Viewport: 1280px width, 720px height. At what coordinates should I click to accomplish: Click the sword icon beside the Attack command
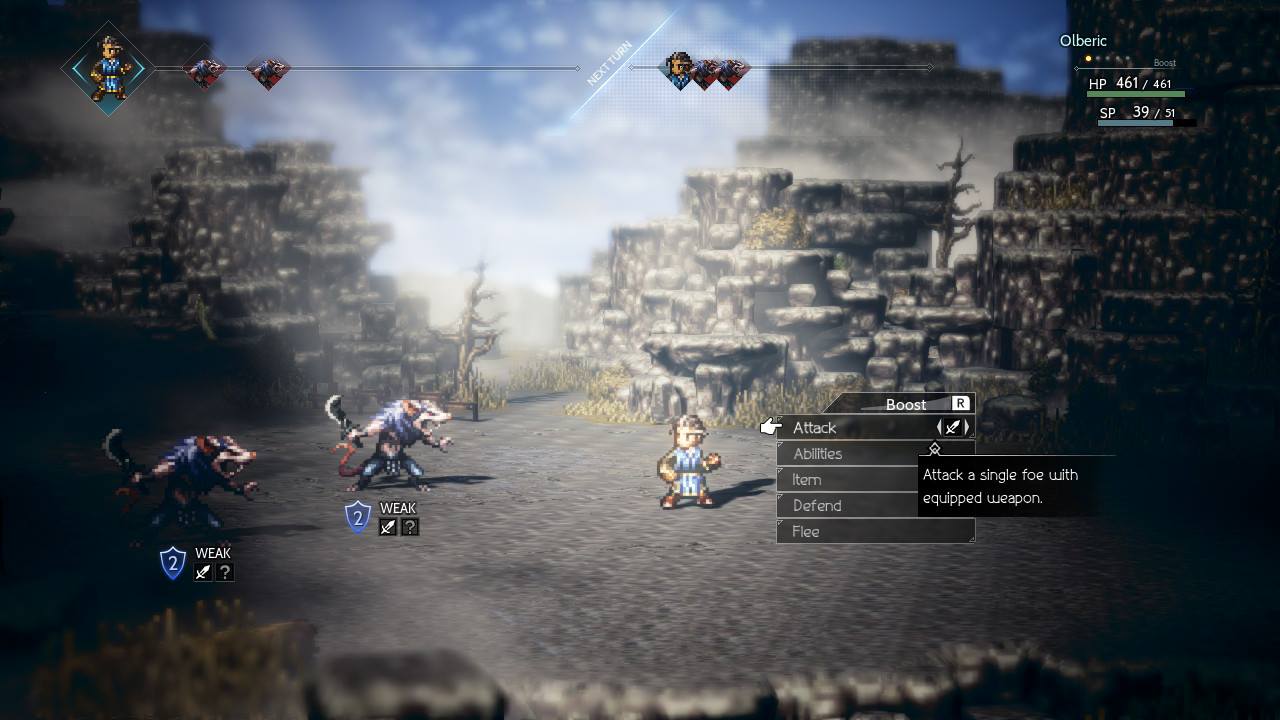coord(952,426)
